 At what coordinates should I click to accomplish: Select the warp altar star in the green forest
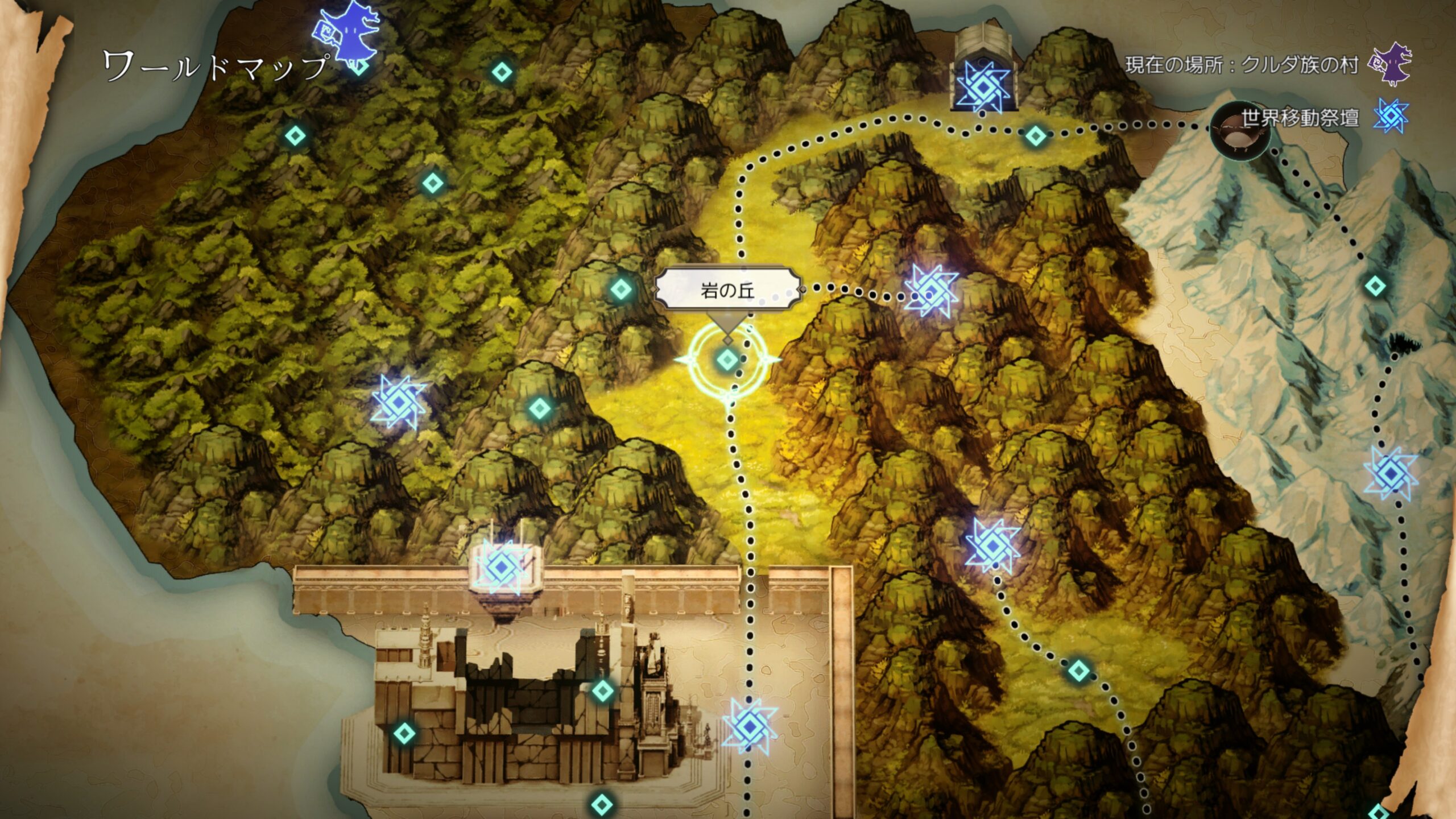pos(398,402)
